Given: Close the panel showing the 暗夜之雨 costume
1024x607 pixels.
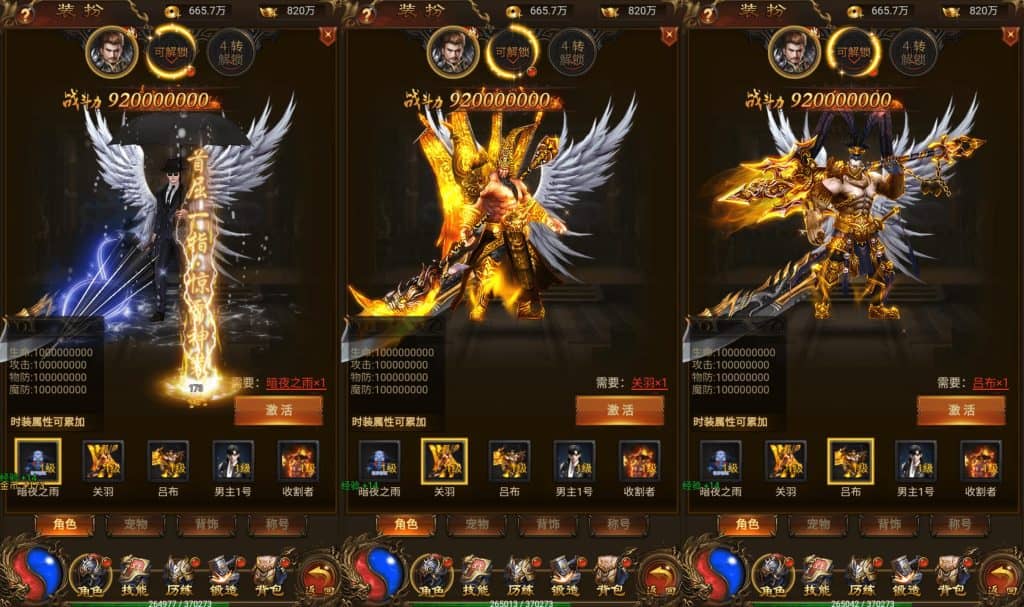Looking at the screenshot, I should [x=327, y=37].
